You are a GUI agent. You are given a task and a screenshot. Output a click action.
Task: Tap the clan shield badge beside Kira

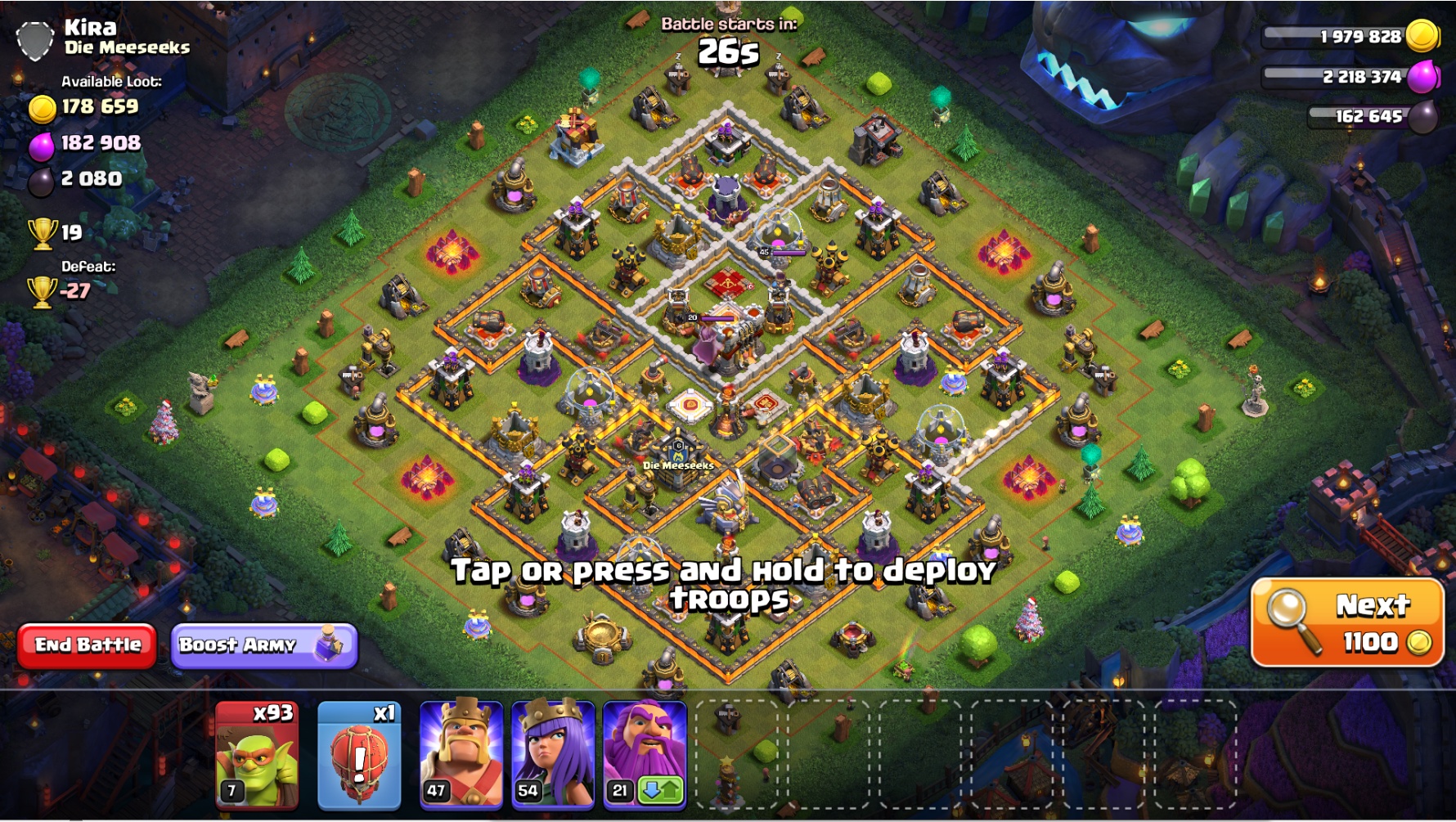pos(35,39)
